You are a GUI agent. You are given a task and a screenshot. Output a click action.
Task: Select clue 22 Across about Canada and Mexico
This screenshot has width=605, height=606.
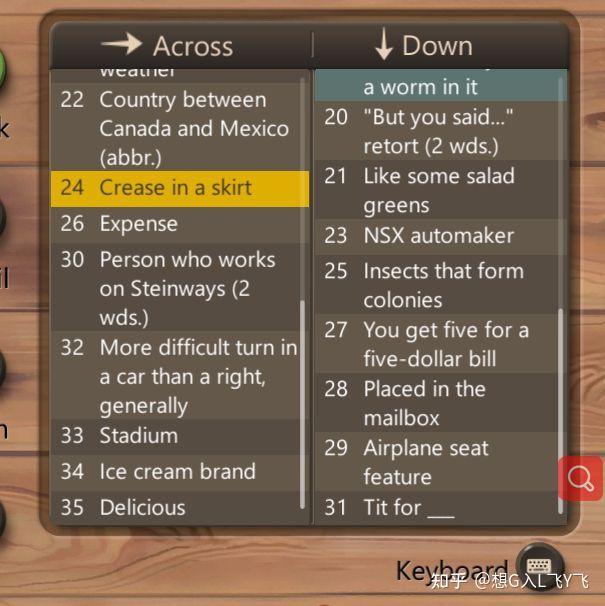coord(180,129)
